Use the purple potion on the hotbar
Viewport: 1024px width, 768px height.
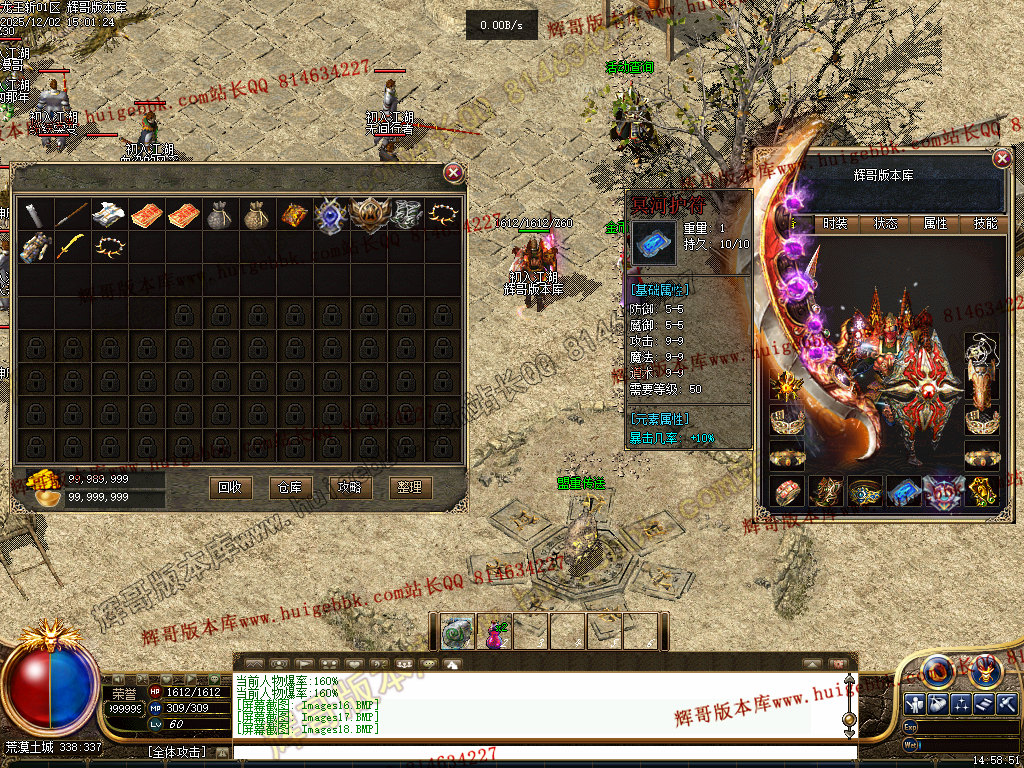[x=494, y=632]
